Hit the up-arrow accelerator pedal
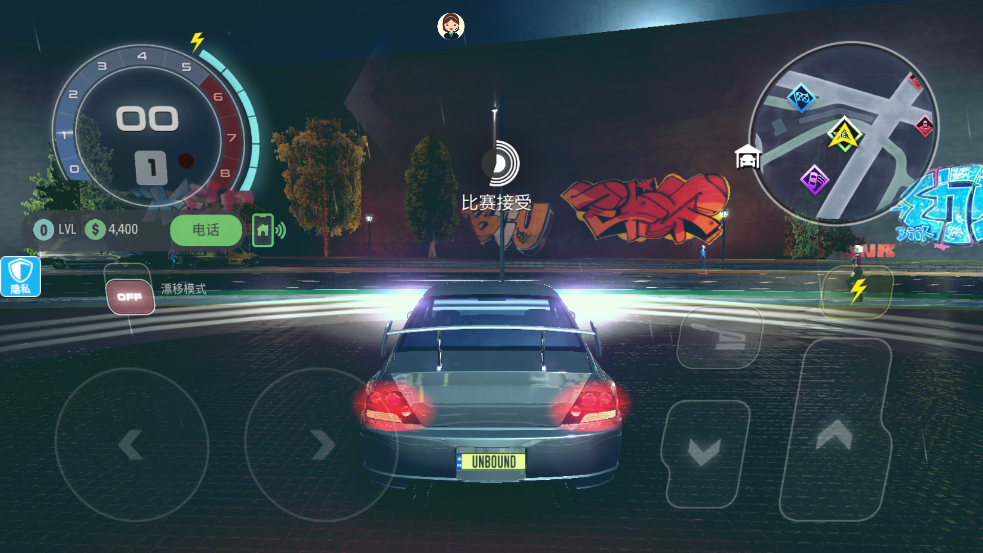The width and height of the screenshot is (983, 553). 834,431
